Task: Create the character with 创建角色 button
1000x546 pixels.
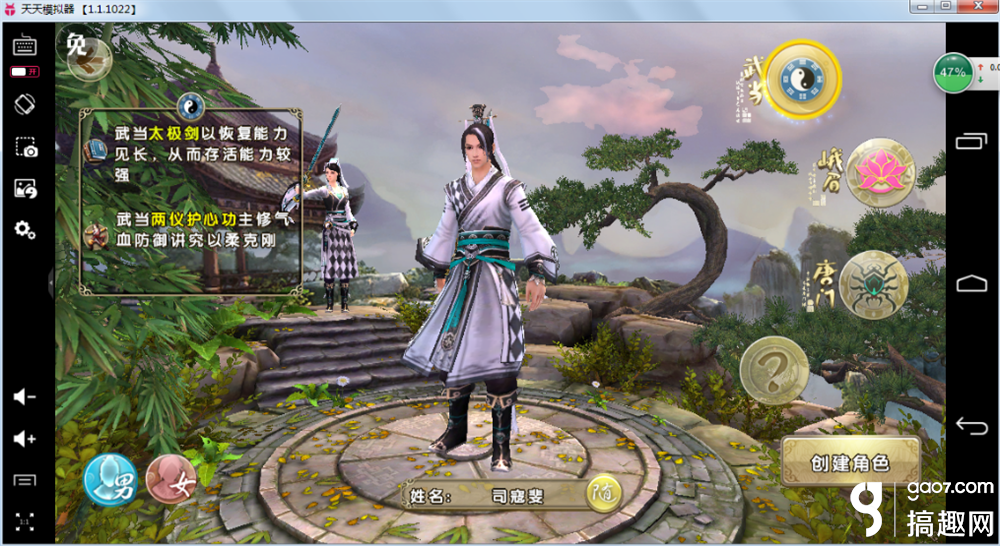Action: click(850, 462)
